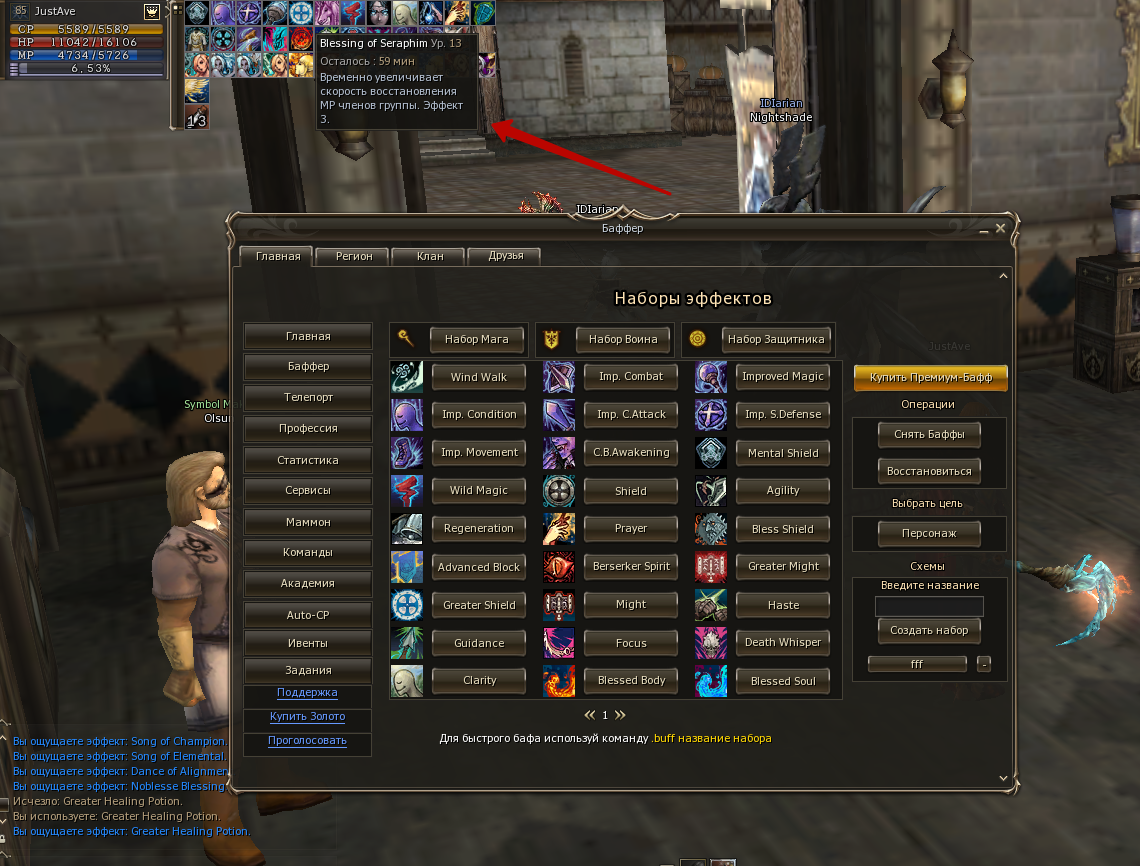Click the Восстановиться button
1140x866 pixels.
[x=929, y=470]
